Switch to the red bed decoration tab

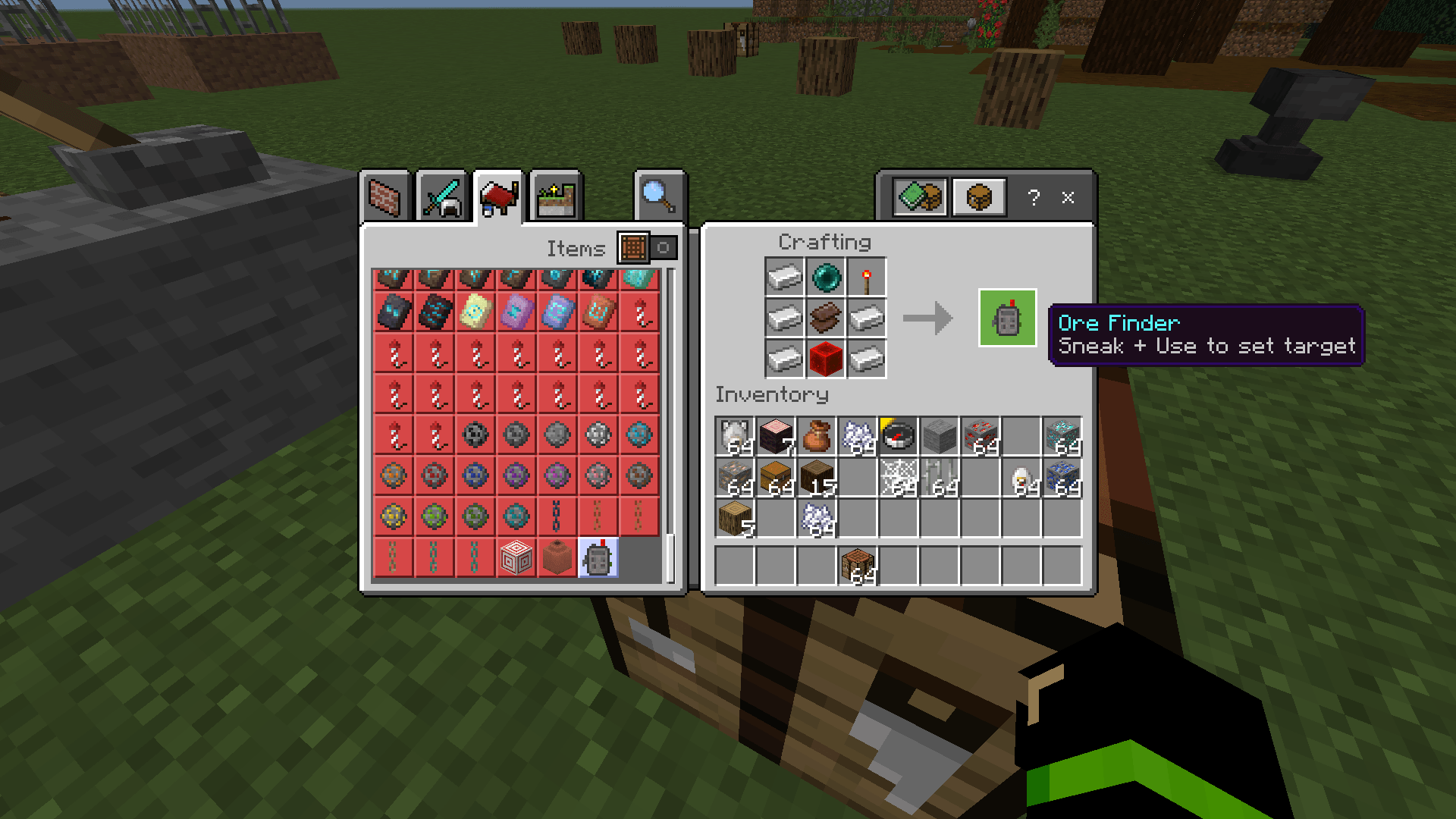click(x=499, y=196)
